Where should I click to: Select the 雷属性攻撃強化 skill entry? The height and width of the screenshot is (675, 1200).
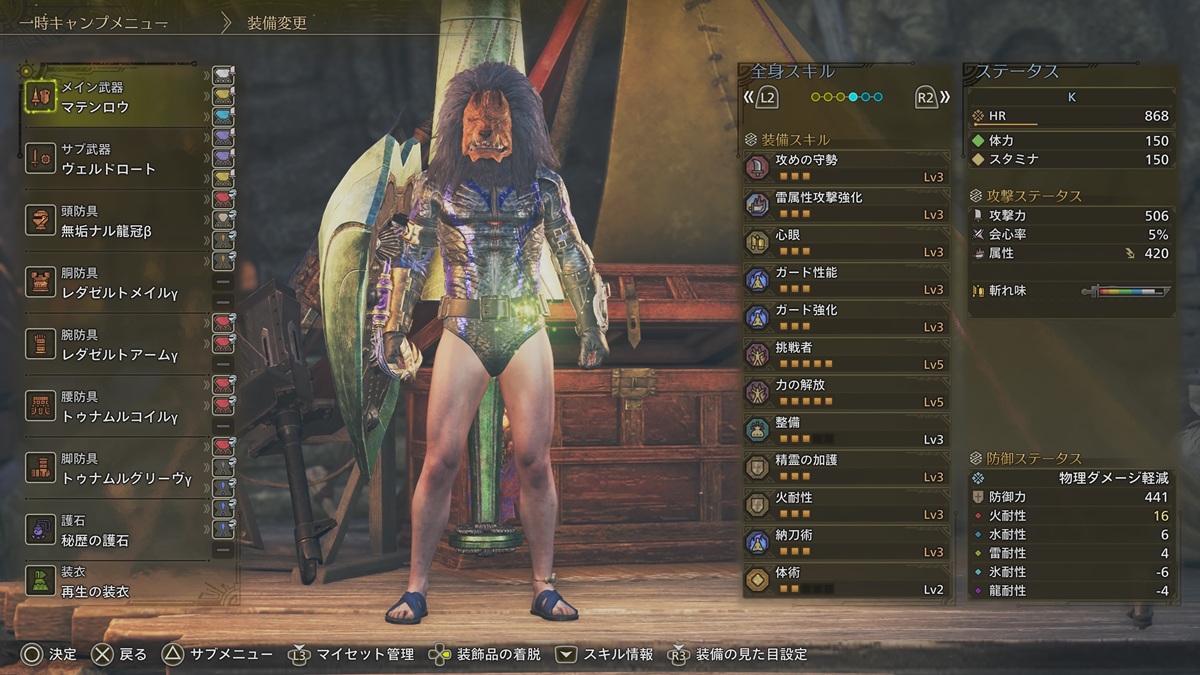845,205
